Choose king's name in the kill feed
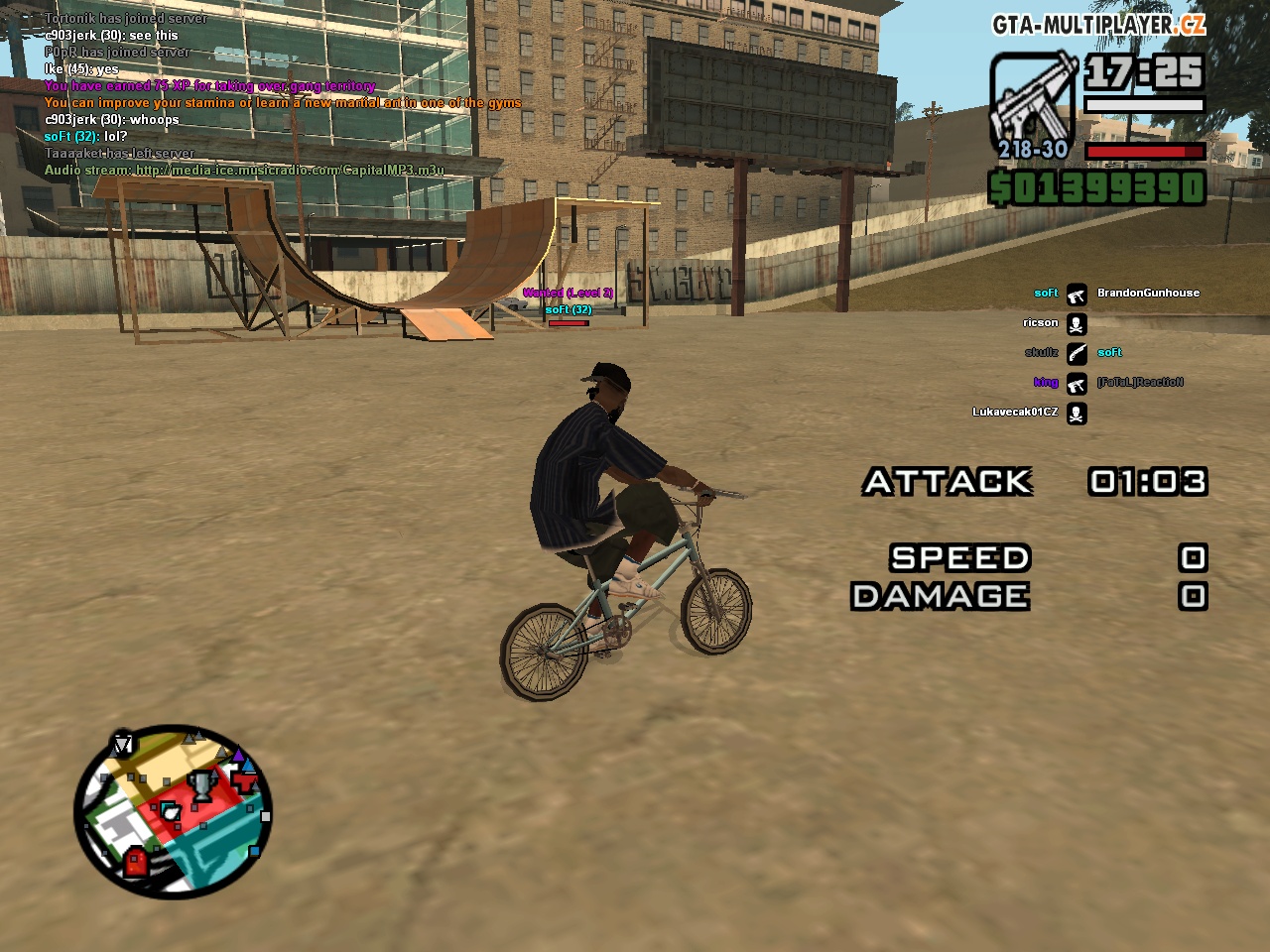1270x952 pixels. [1046, 383]
